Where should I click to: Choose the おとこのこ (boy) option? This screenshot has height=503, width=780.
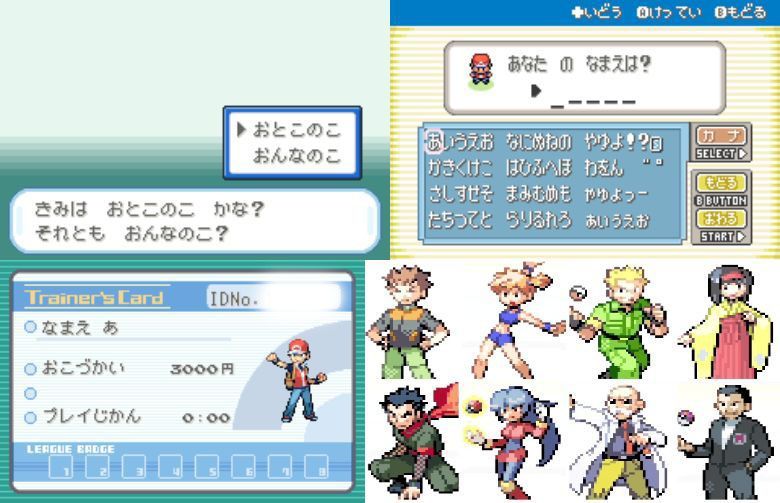point(296,130)
